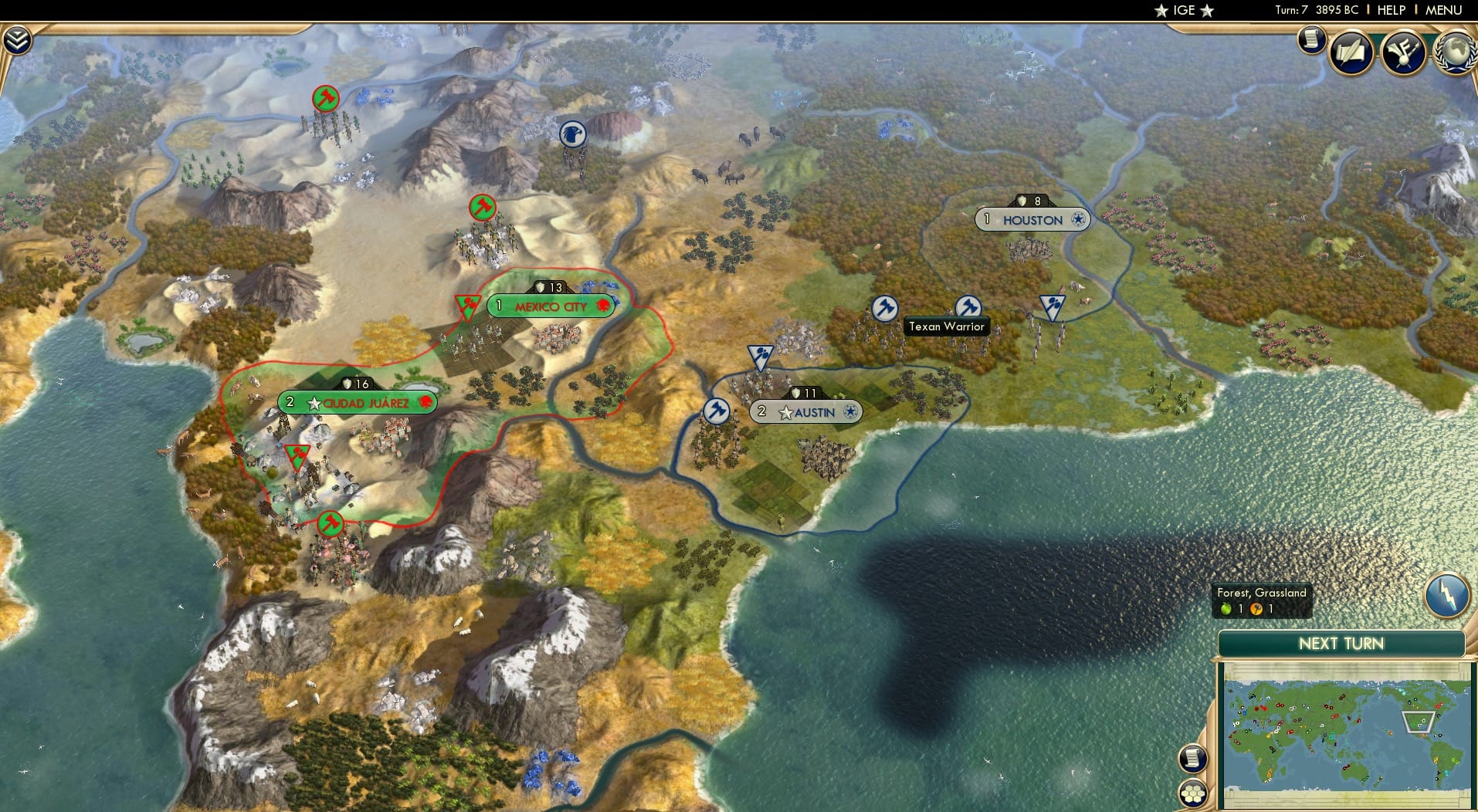Image resolution: width=1478 pixels, height=812 pixels.
Task: Open the Diplomacy globe icon
Action: coord(1456,52)
